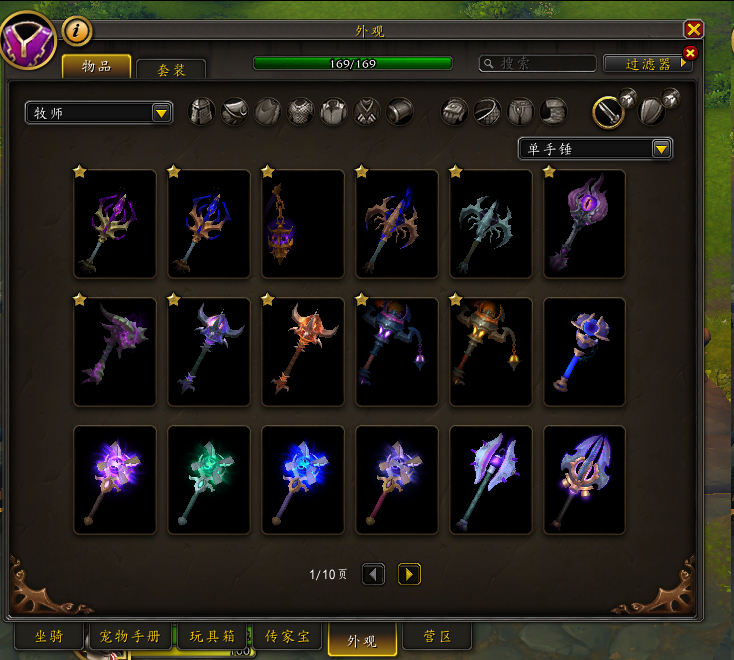Select the 物品 items tab
The image size is (734, 660).
tap(96, 66)
